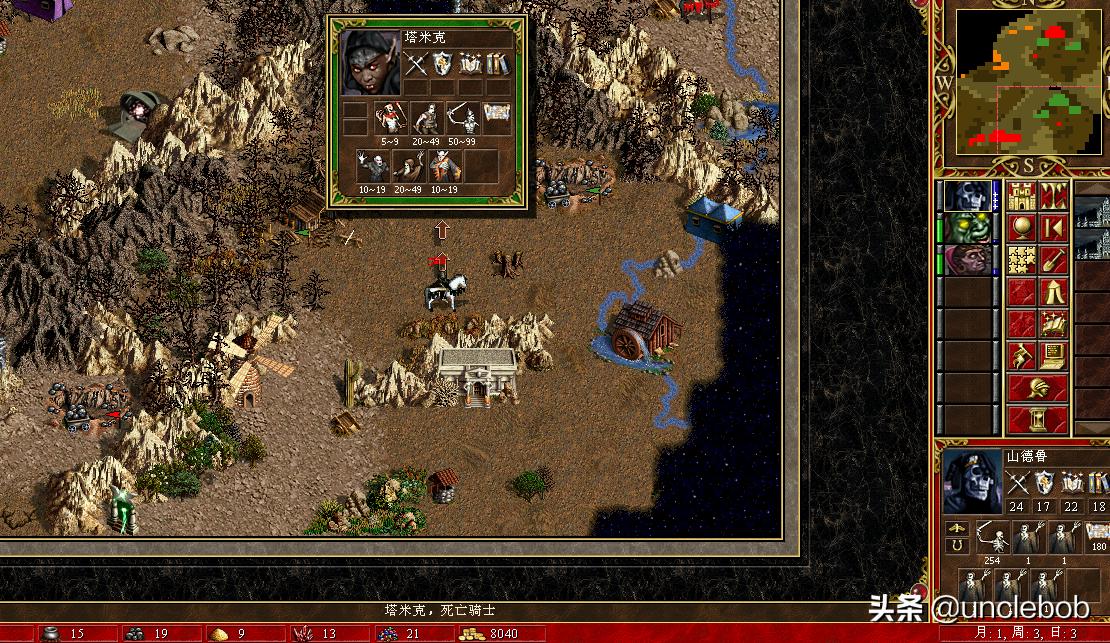Open the large skull hero portrait in info panel

(x=970, y=480)
